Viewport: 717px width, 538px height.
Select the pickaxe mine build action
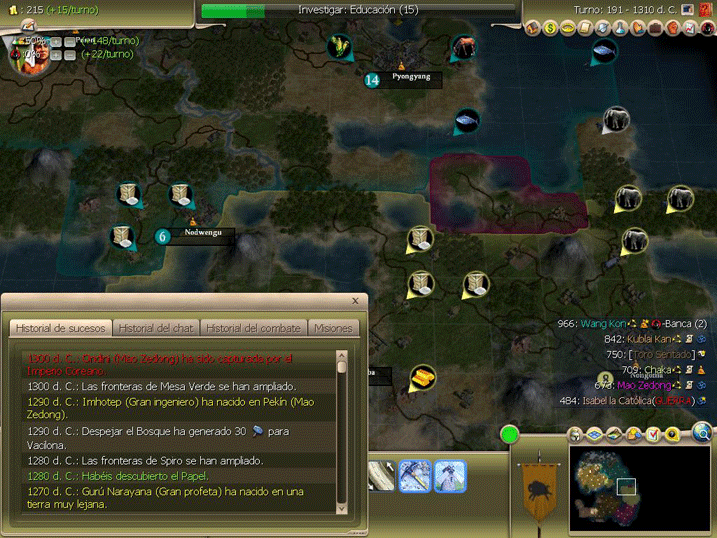(x=415, y=474)
